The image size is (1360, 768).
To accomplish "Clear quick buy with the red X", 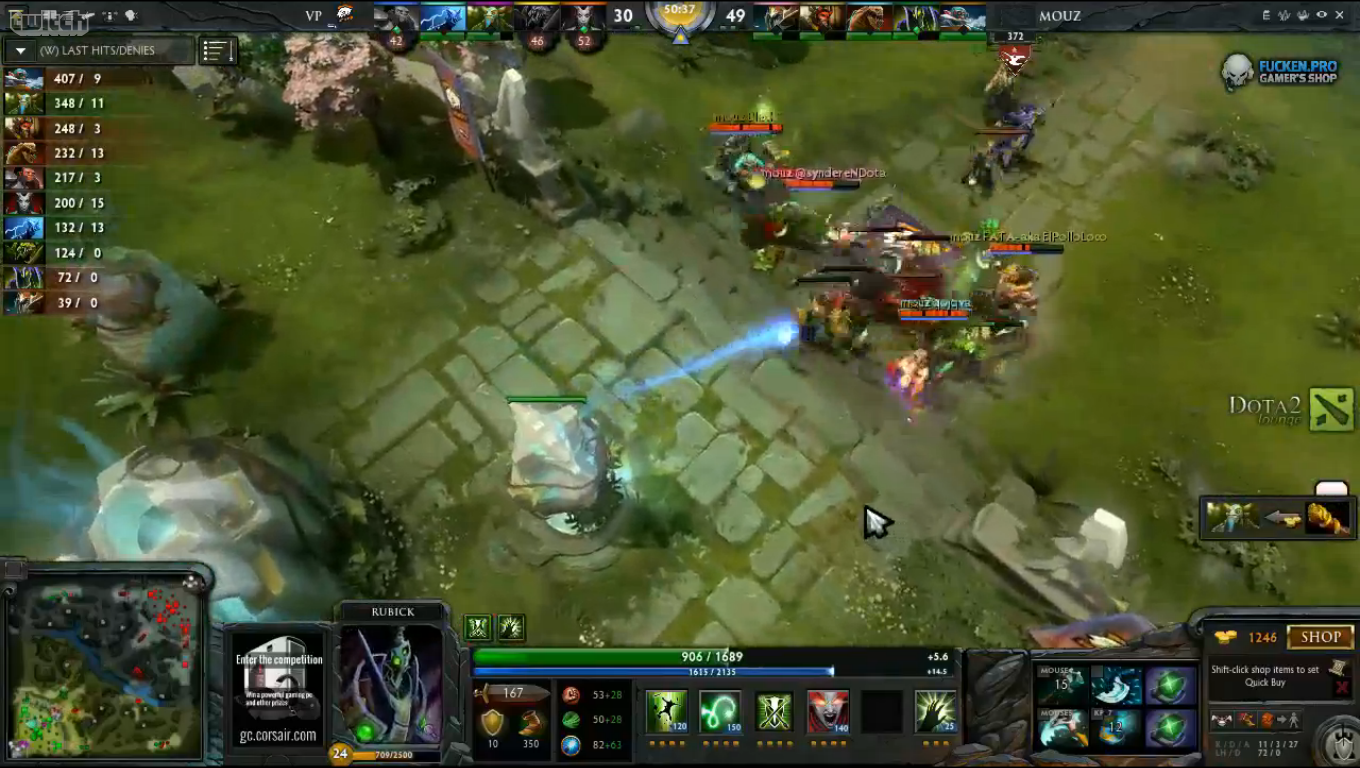I will (x=1341, y=687).
